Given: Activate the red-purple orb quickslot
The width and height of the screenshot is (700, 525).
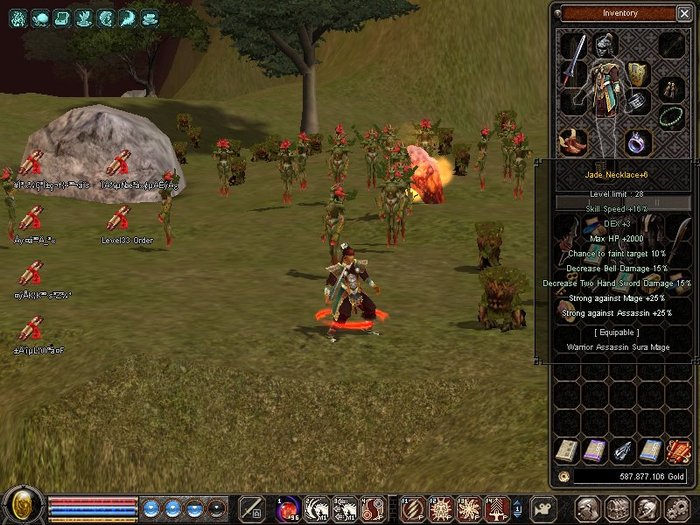Looking at the screenshot, I should coord(288,507).
